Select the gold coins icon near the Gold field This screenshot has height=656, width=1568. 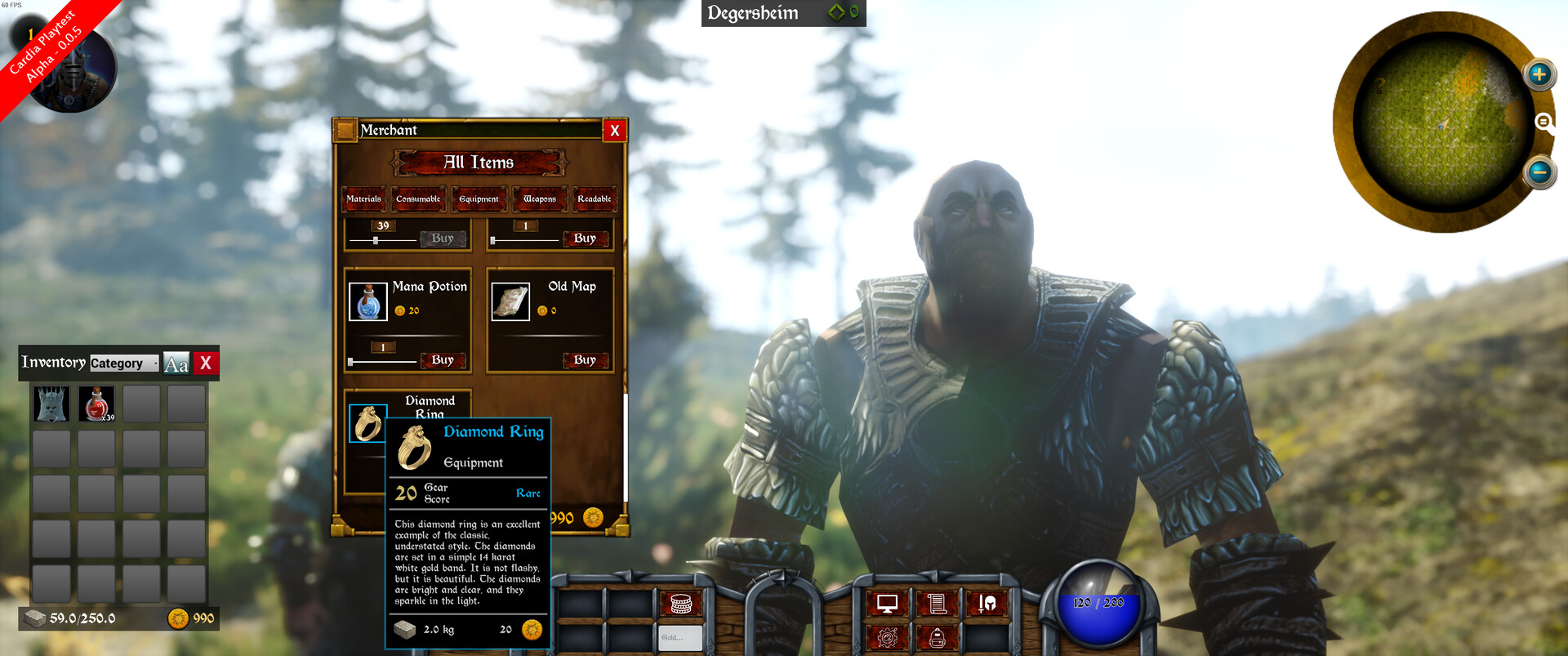click(x=681, y=604)
